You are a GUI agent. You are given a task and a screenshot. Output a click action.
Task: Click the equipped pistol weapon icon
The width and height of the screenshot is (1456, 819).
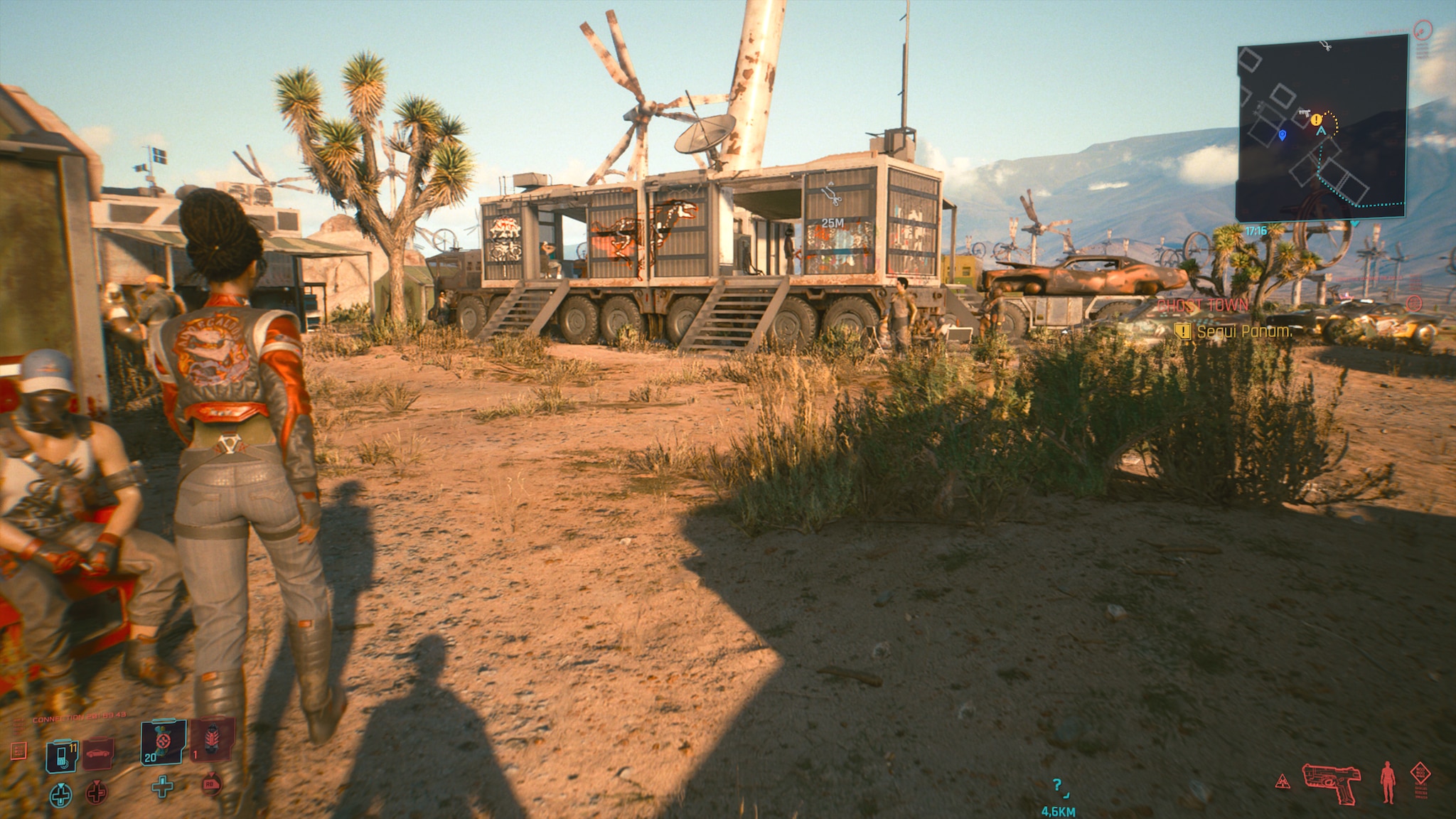pyautogui.click(x=1331, y=781)
